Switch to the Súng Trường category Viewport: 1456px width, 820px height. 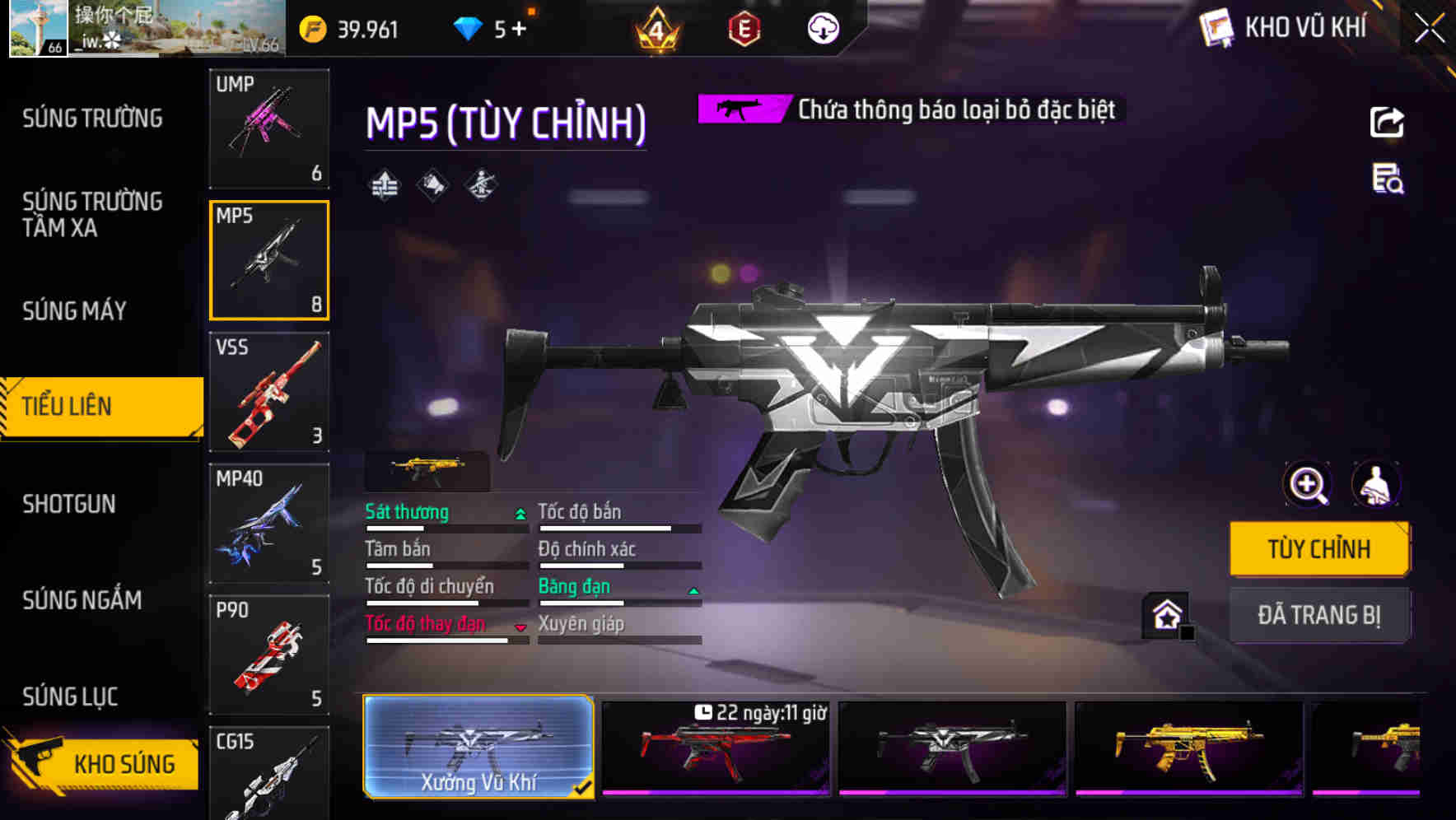(x=92, y=119)
